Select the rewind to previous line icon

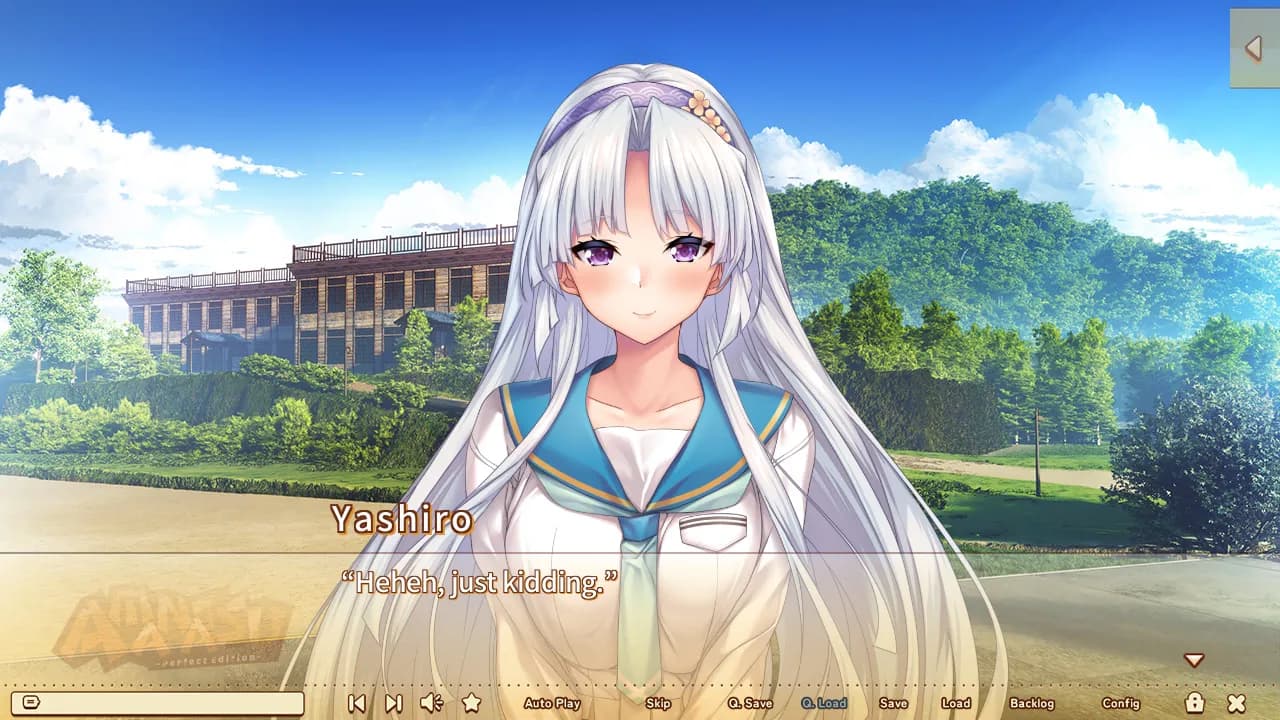pos(357,704)
